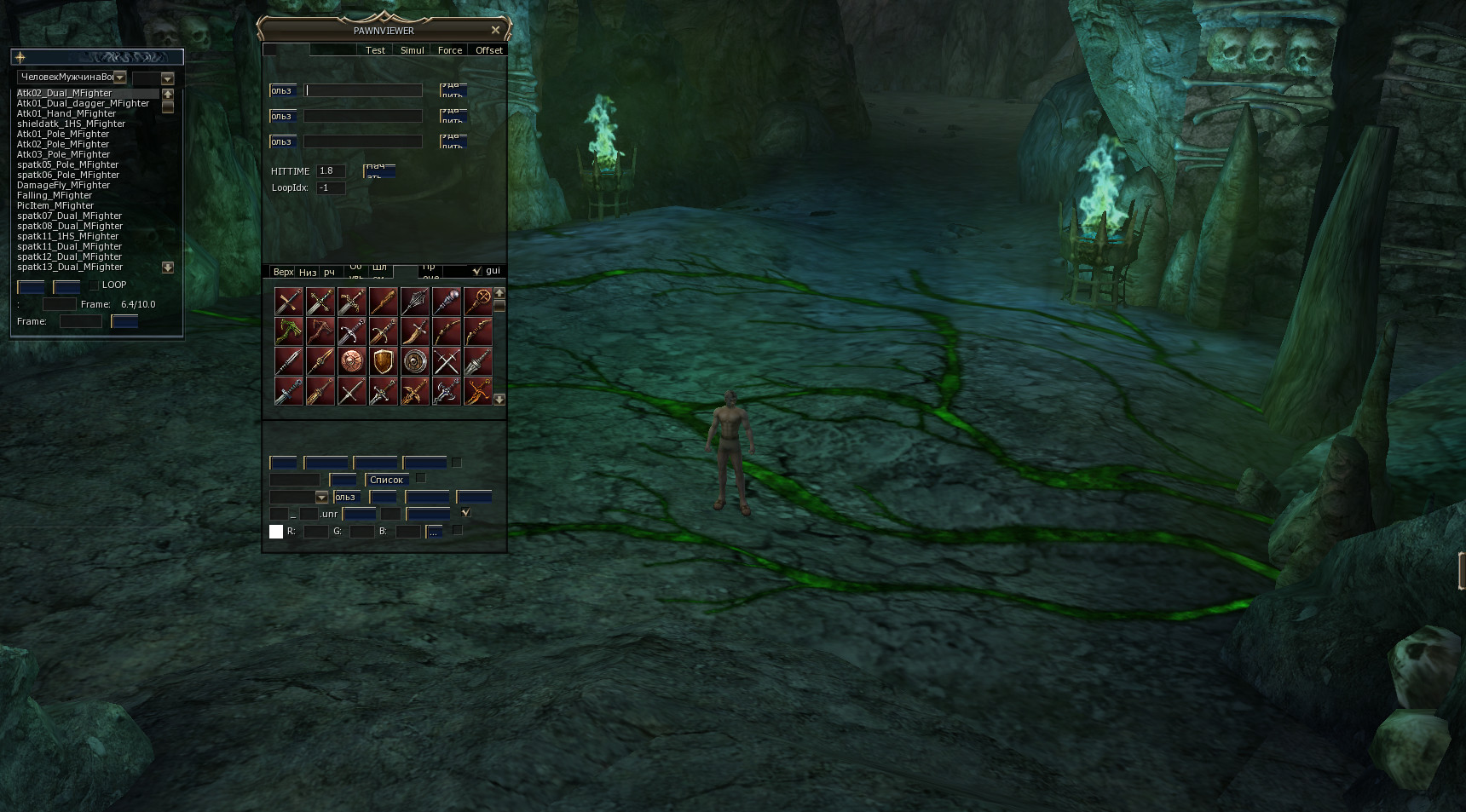Viewport: 1466px width, 812px height.
Task: Select the Force tab
Action: click(x=449, y=50)
